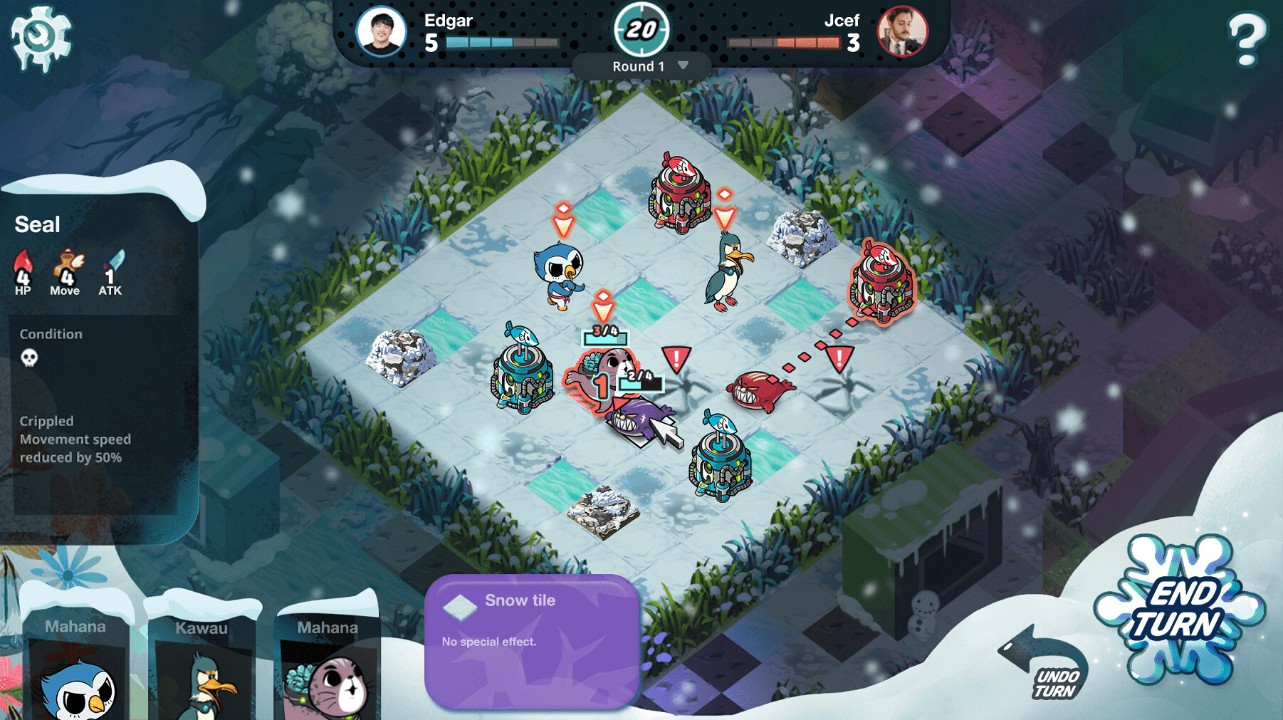Click Edgar's player avatar
1283x720 pixels.
point(381,32)
